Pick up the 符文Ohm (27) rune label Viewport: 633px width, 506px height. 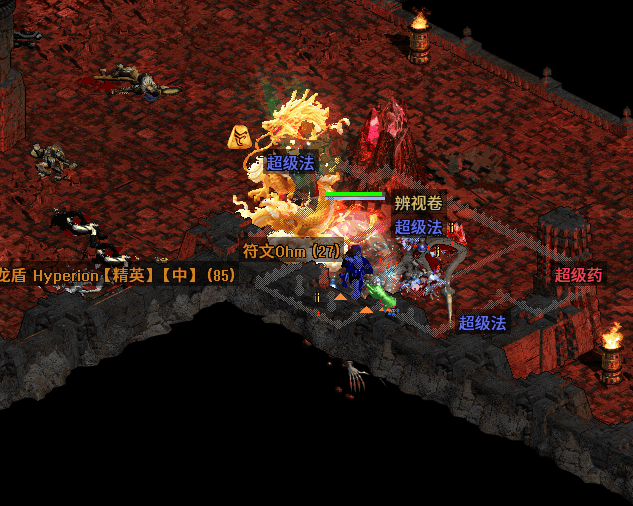pyautogui.click(x=291, y=251)
